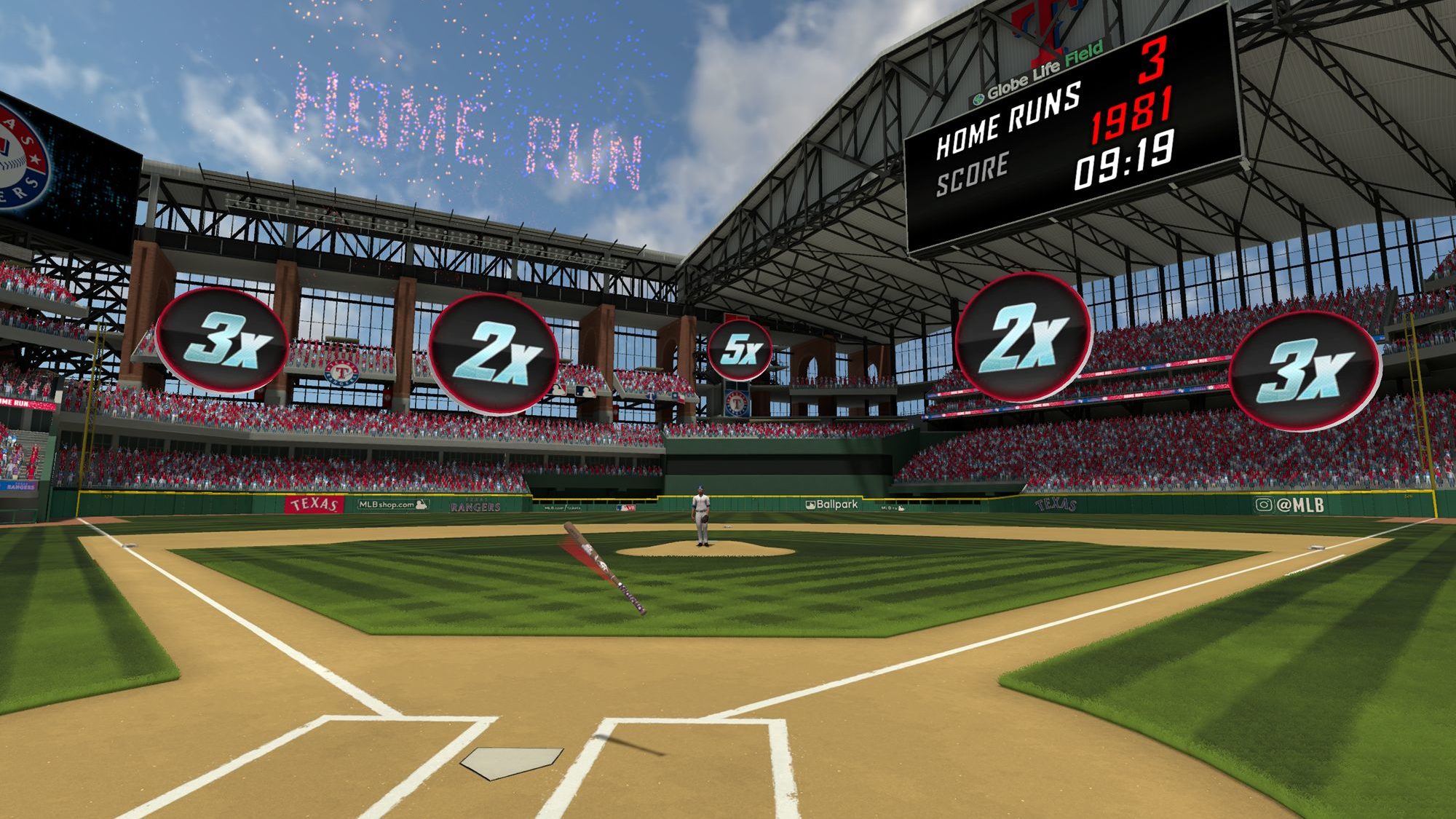This screenshot has height=819, width=1456.
Task: Click the Instagram icon next to @MLB sign
Action: [1264, 504]
